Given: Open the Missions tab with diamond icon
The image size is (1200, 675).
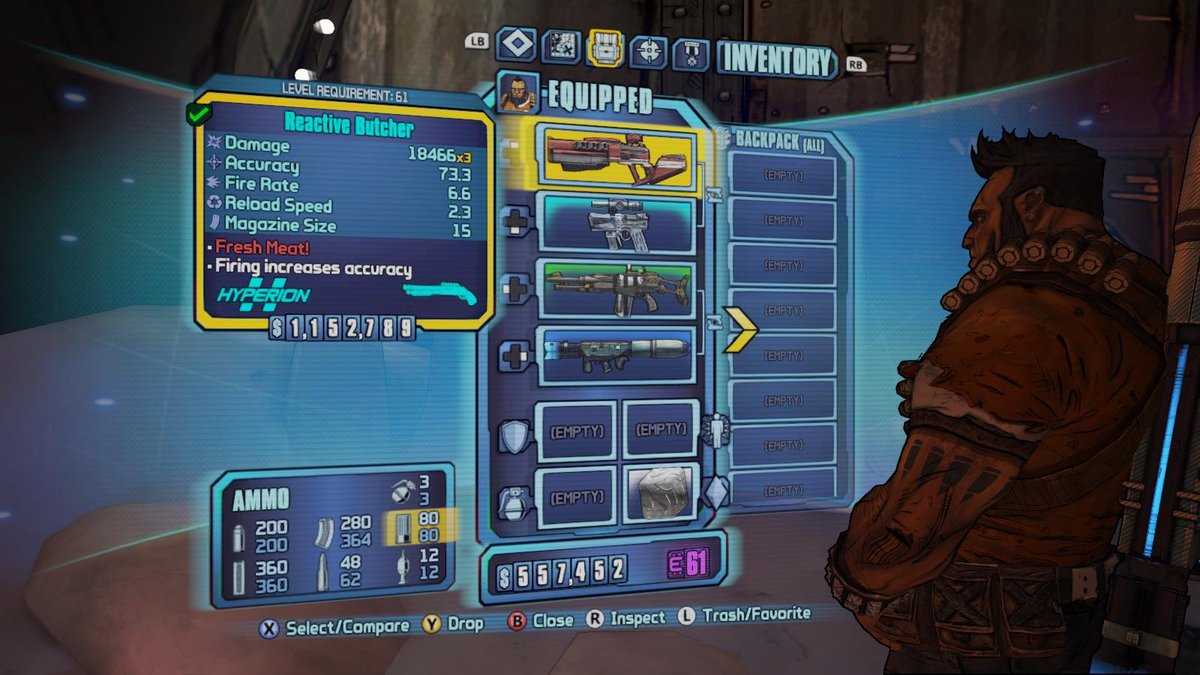Looking at the screenshot, I should tap(517, 45).
